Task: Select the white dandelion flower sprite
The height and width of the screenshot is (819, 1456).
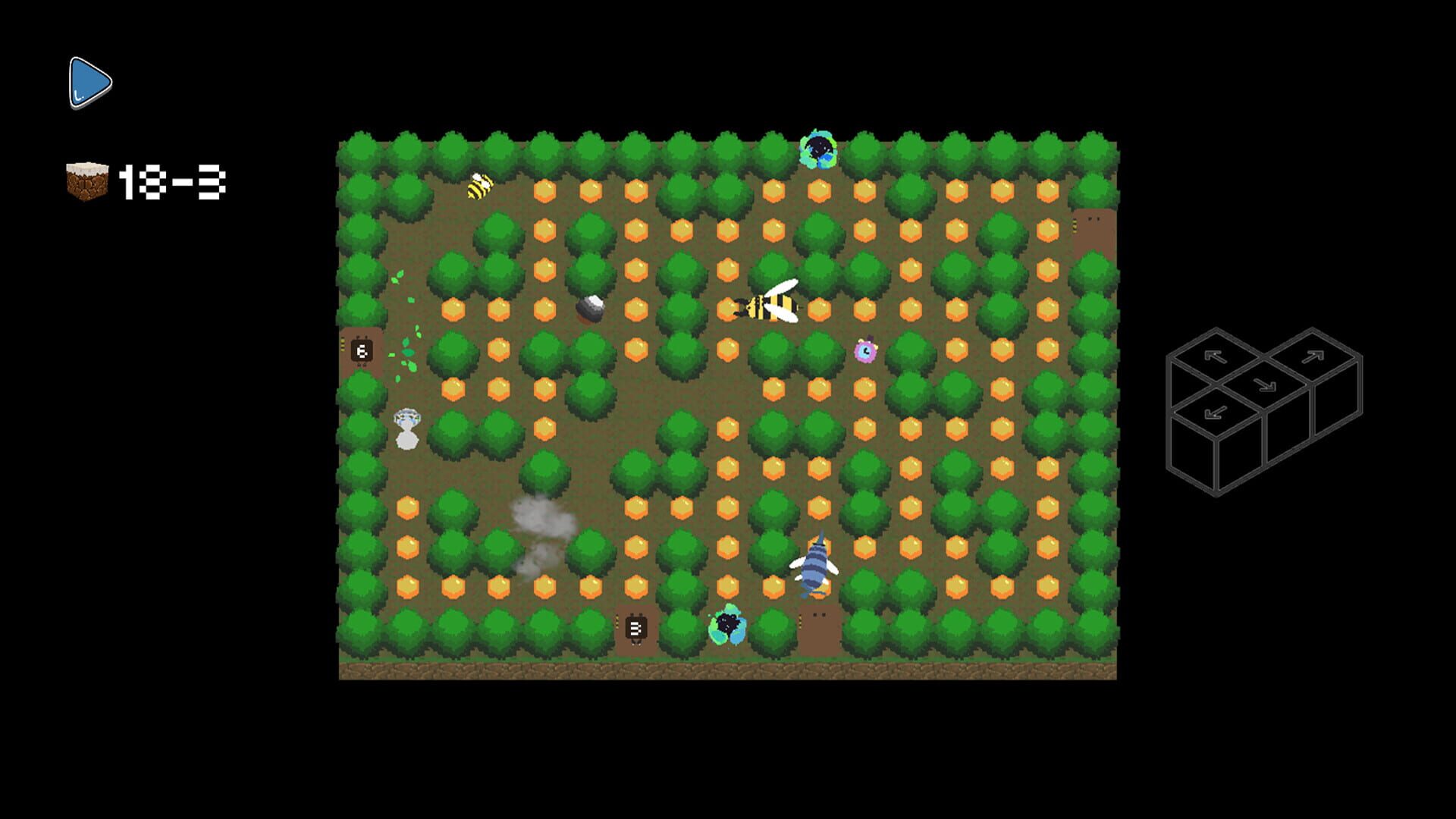Action: 407,425
